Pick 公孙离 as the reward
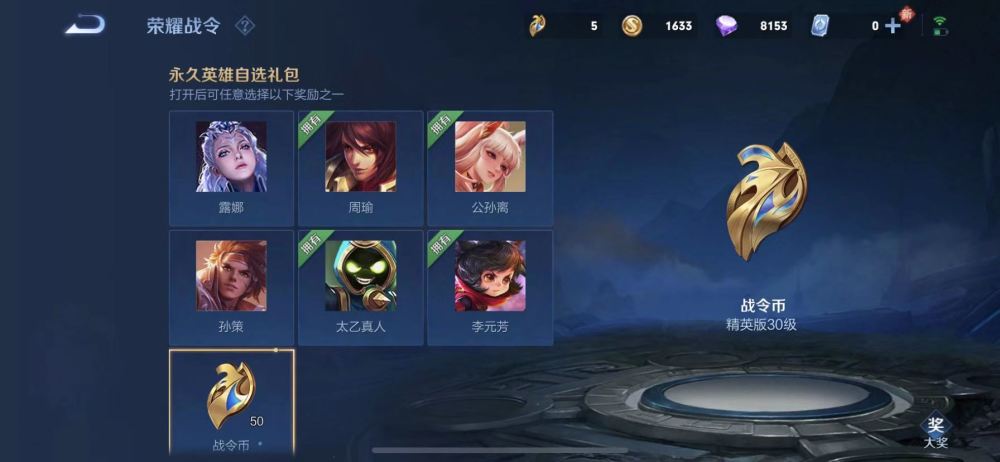Viewport: 1000px width, 462px height. pos(490,168)
